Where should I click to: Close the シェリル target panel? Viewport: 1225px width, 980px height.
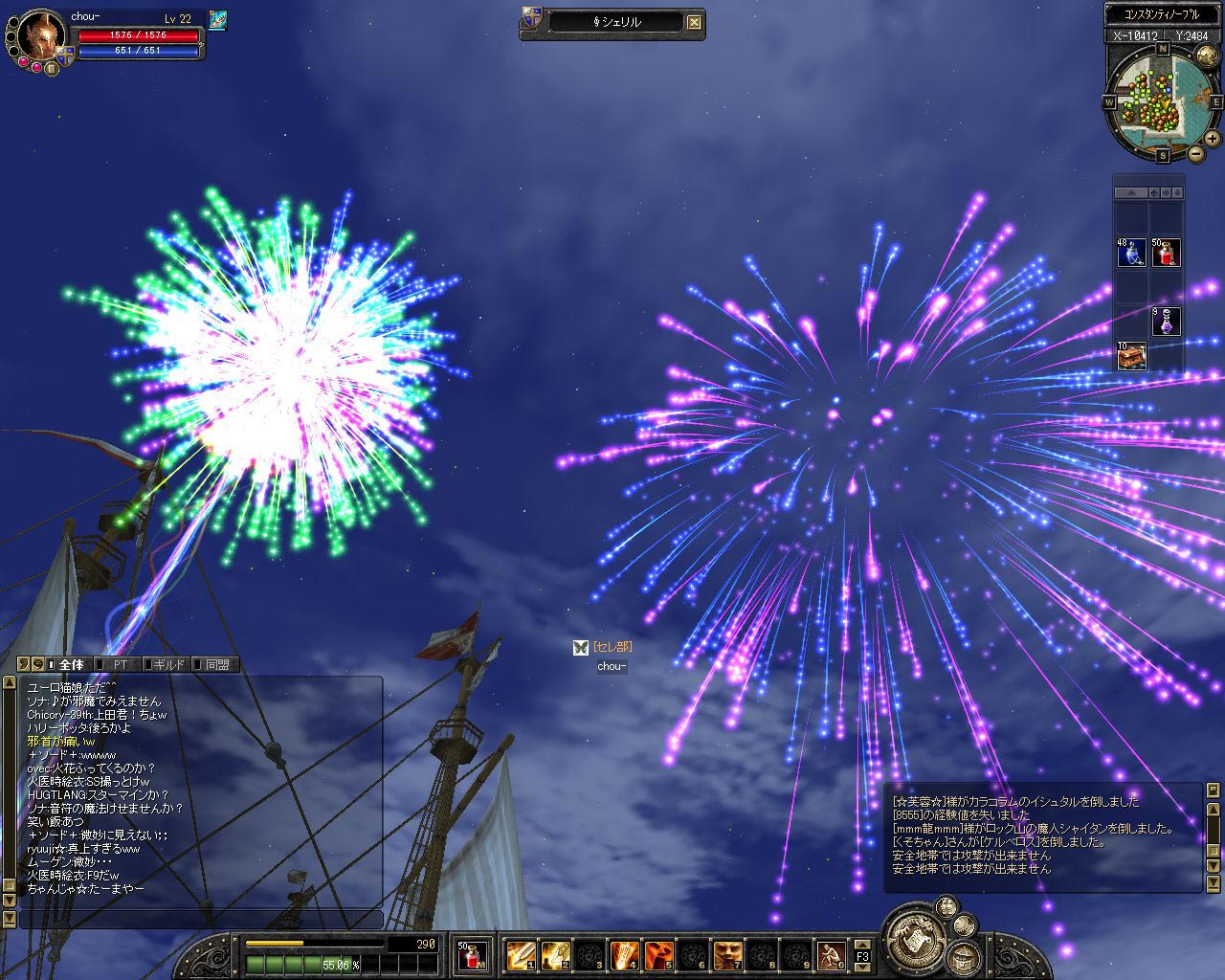click(695, 23)
